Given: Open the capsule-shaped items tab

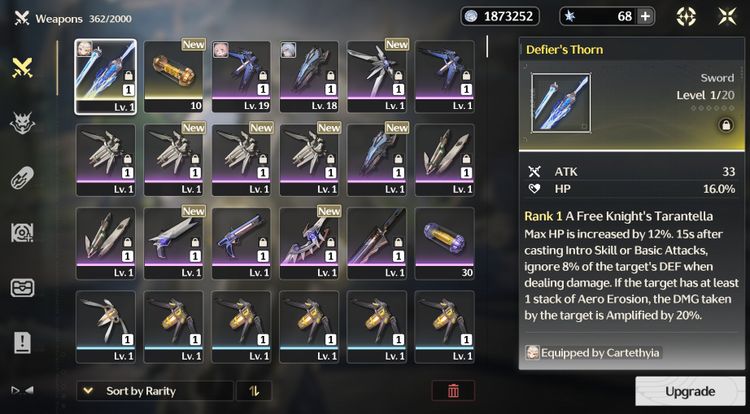Looking at the screenshot, I should pos(22,178).
